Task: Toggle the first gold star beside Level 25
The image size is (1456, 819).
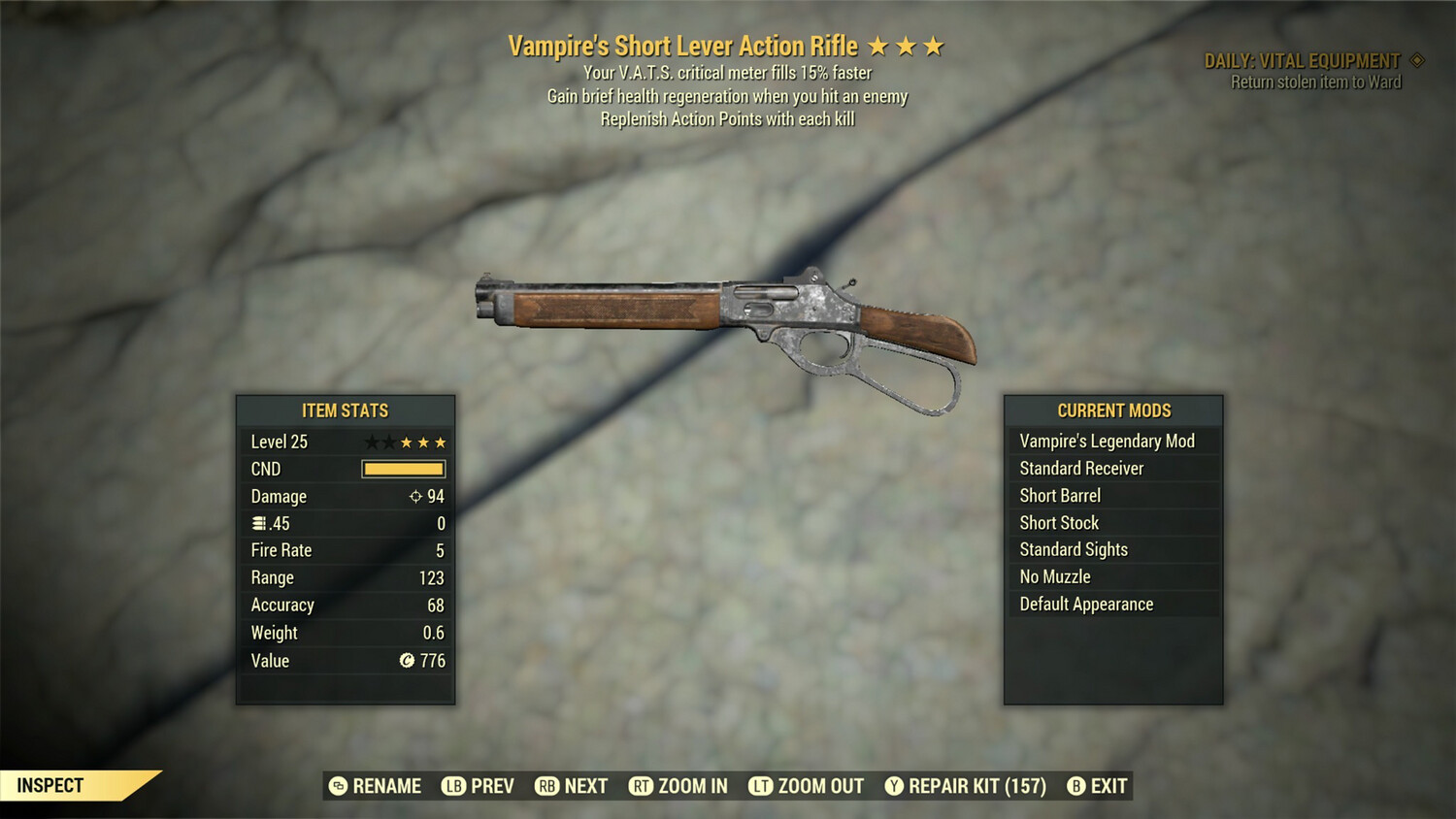Action: (x=405, y=442)
